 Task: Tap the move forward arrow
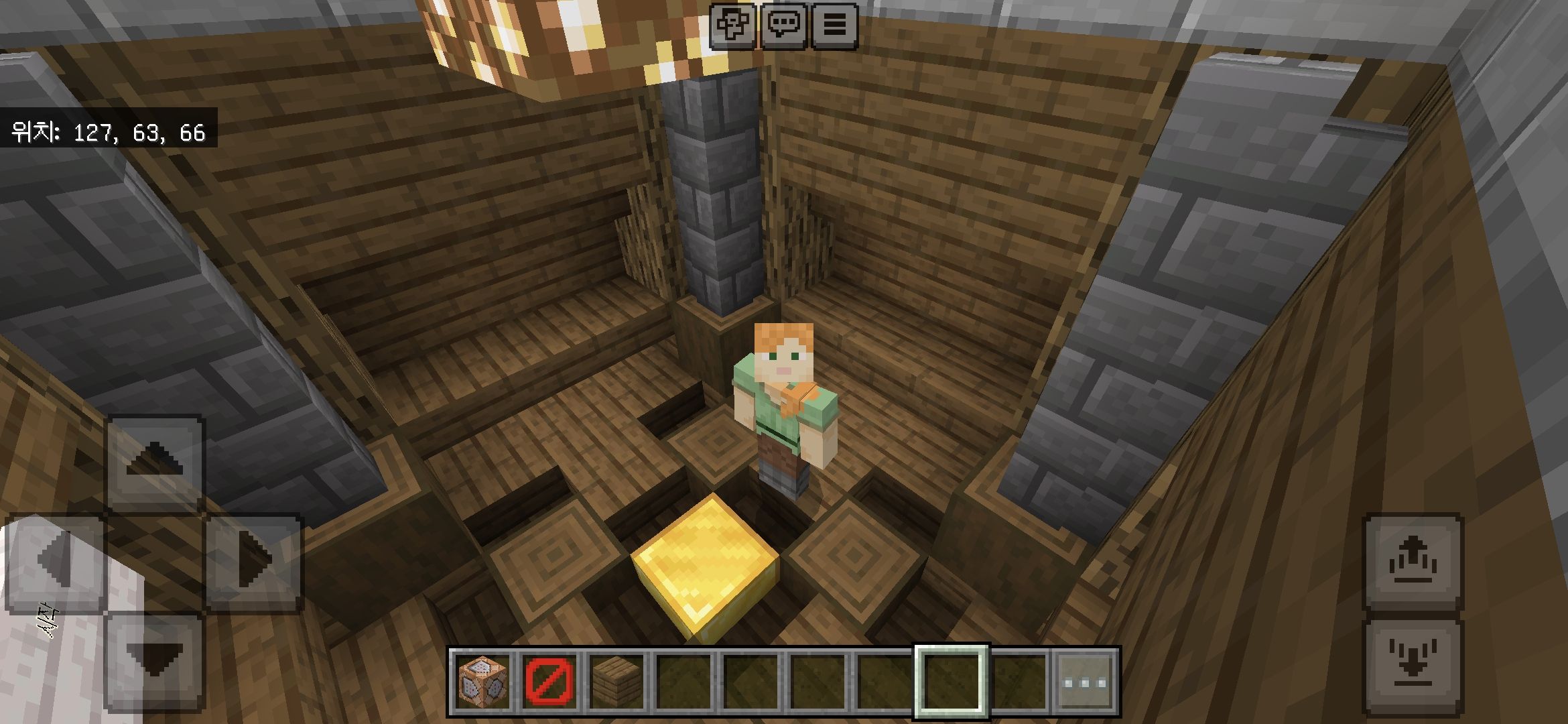pyautogui.click(x=155, y=461)
